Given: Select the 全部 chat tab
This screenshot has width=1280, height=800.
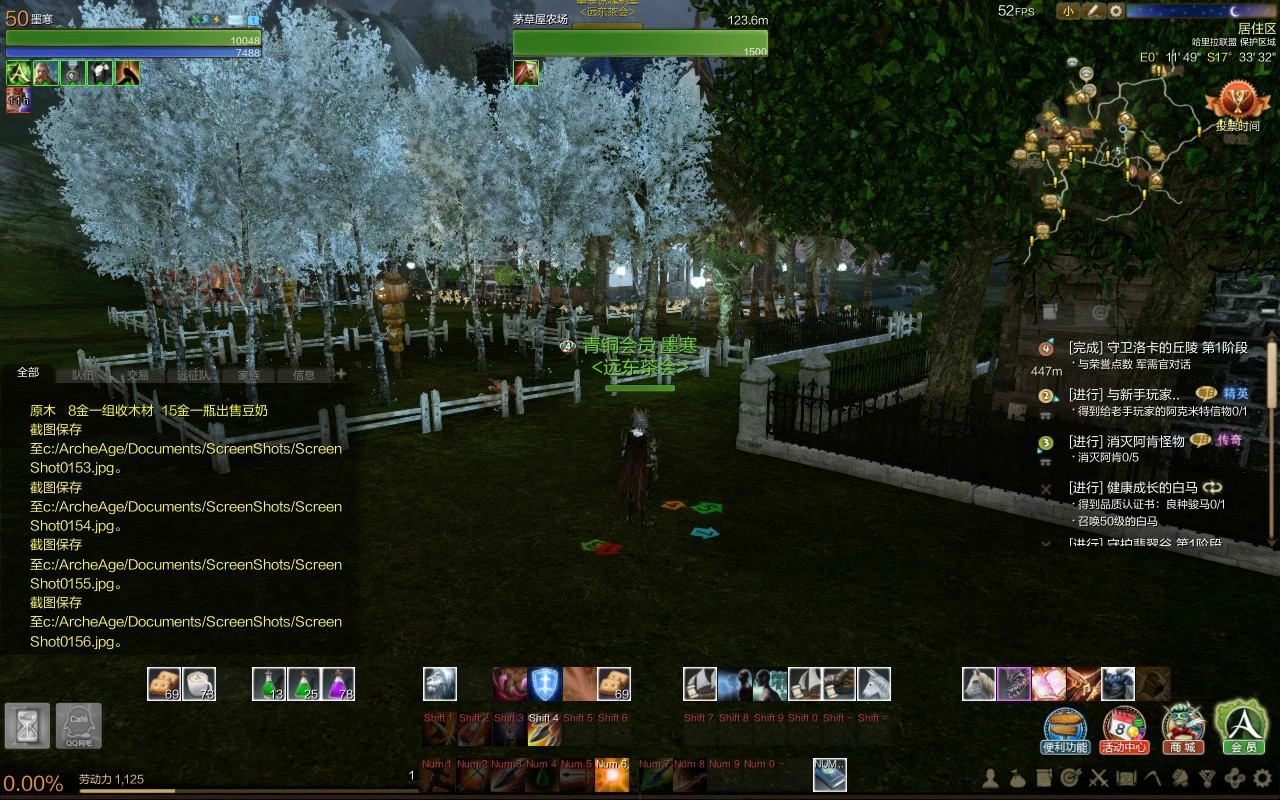Looking at the screenshot, I should click(x=28, y=372).
